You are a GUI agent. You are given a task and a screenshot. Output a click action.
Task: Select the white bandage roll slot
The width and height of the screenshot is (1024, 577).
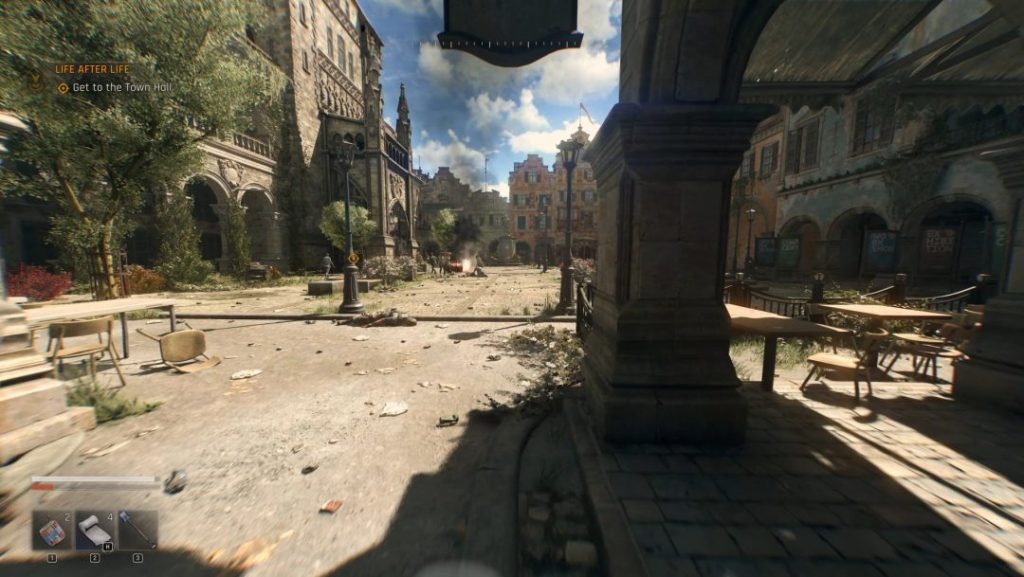tap(95, 531)
